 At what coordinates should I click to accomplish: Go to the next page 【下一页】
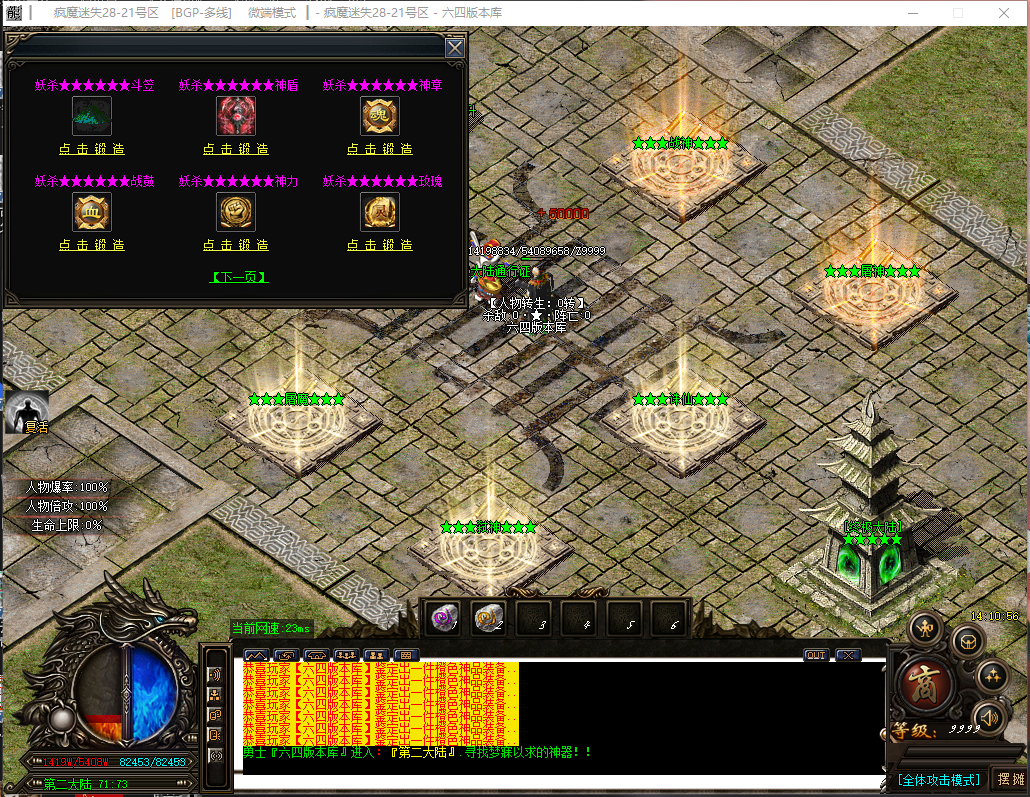point(239,277)
